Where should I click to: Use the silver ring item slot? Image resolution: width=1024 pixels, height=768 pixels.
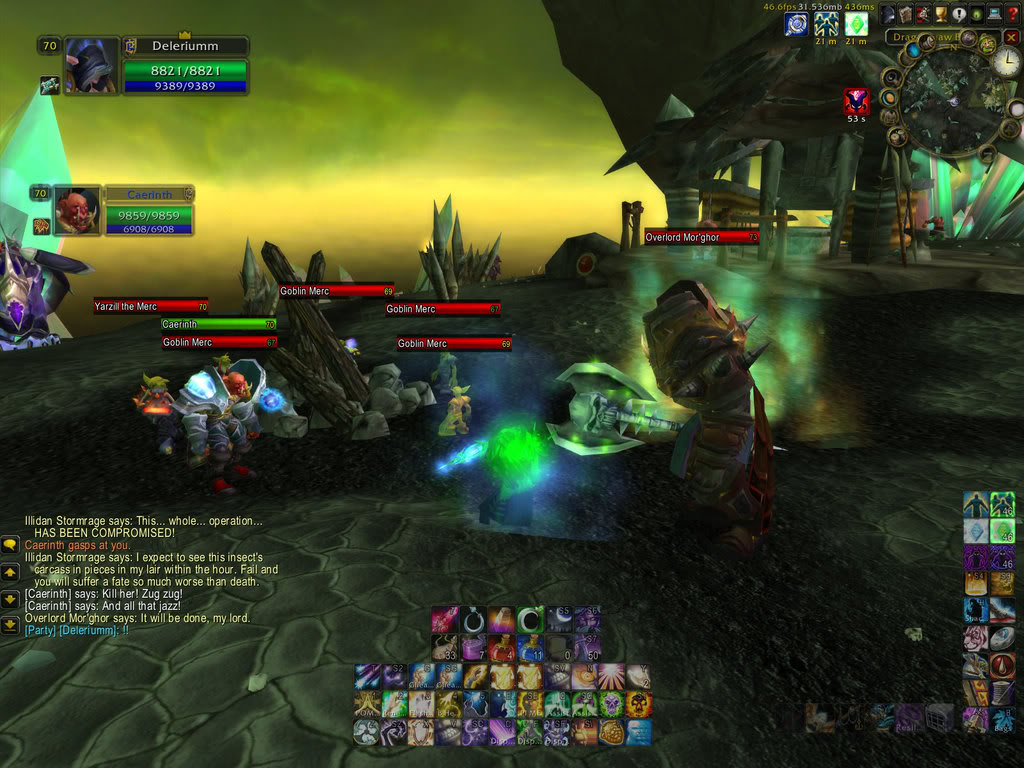[x=473, y=619]
